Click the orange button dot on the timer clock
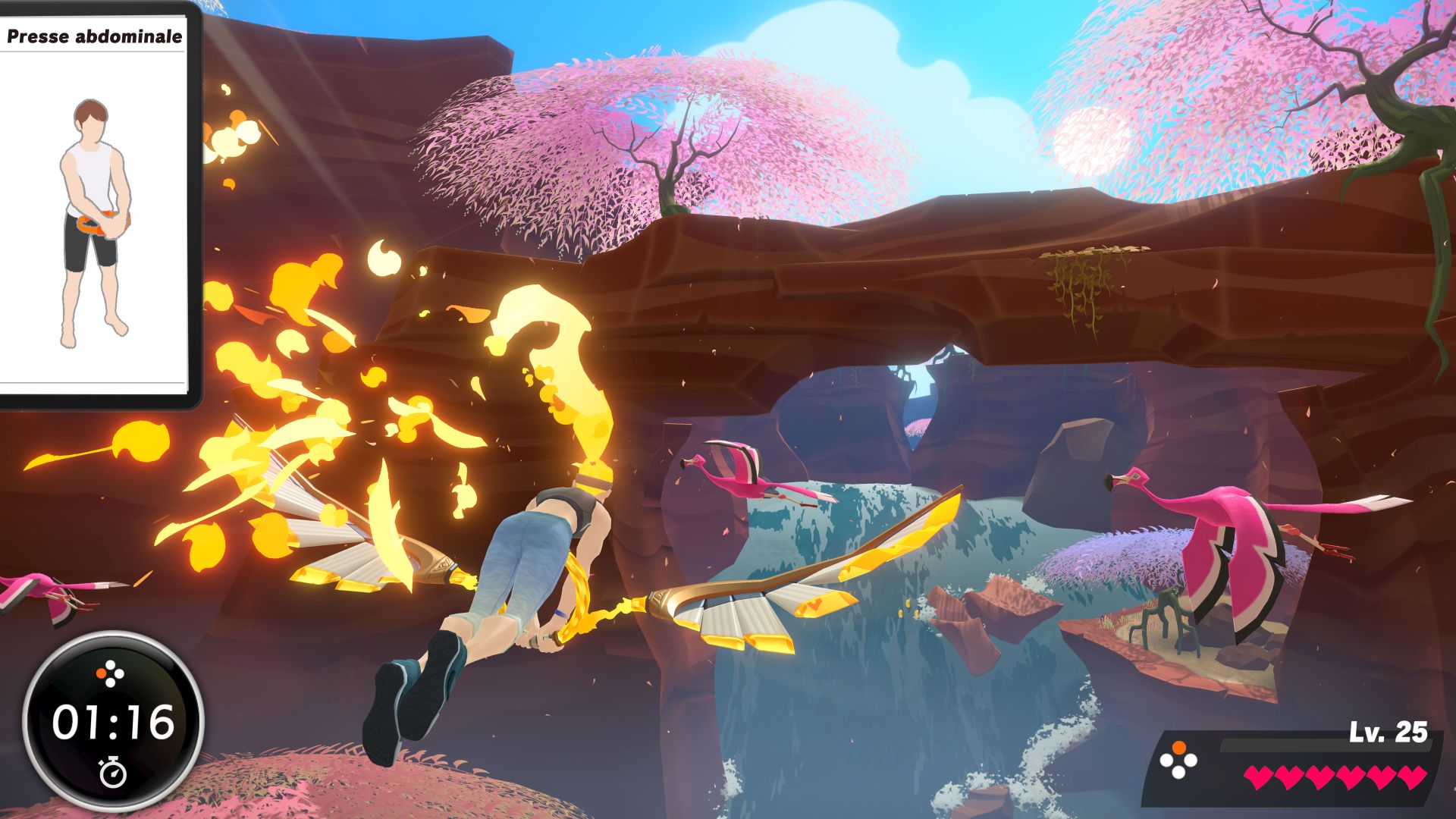1456x819 pixels. 101,673
